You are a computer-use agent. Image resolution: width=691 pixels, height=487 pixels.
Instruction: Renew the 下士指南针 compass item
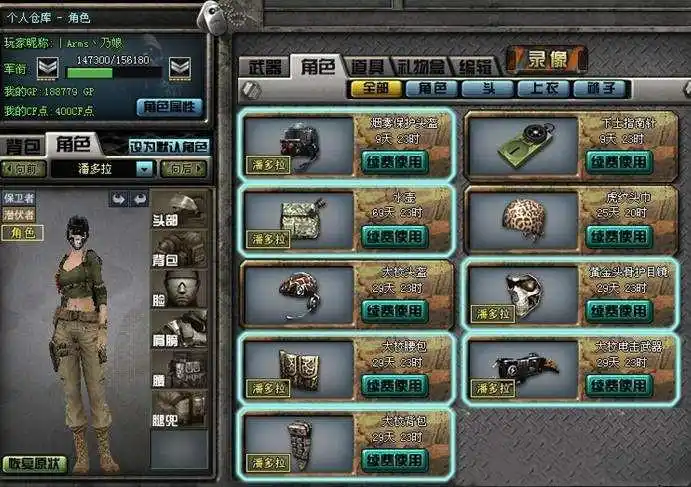pyautogui.click(x=619, y=160)
